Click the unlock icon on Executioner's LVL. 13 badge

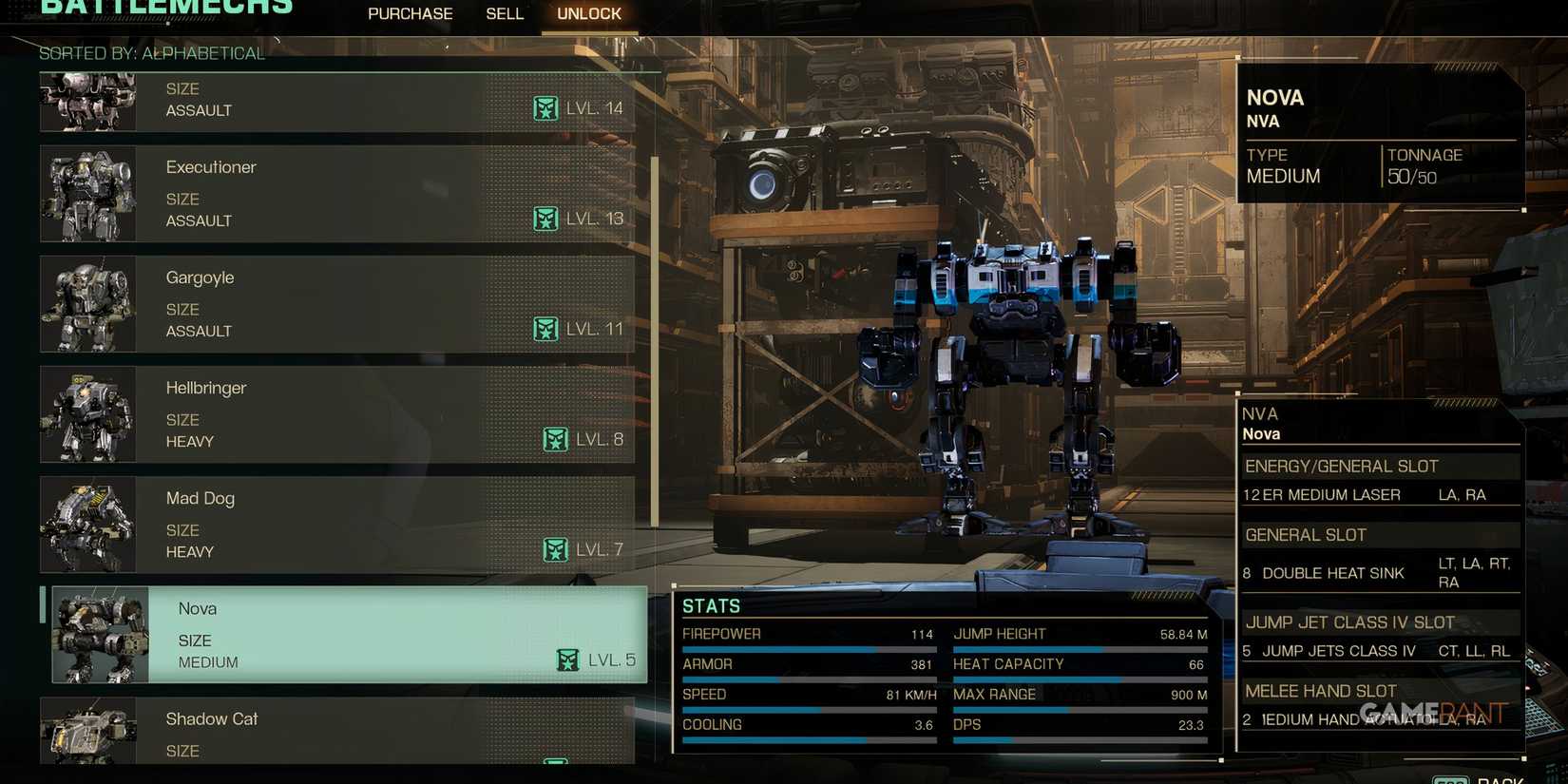point(547,219)
